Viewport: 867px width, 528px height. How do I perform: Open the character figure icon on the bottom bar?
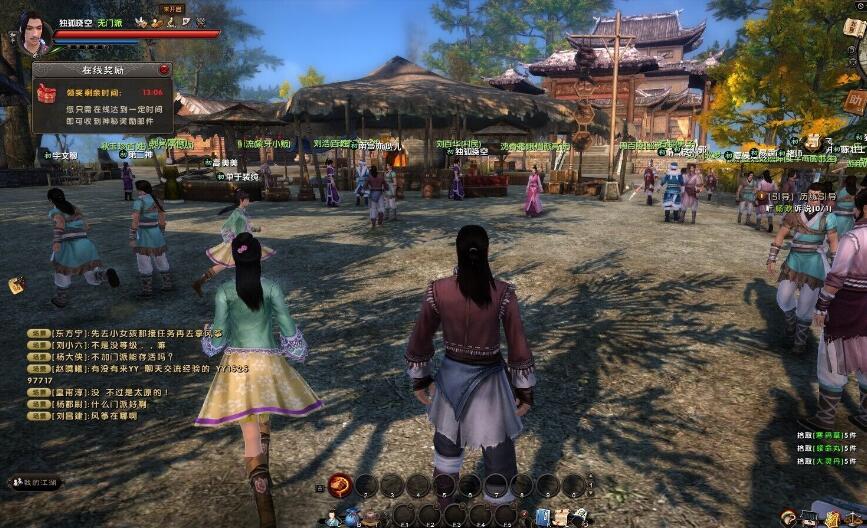coord(331,517)
